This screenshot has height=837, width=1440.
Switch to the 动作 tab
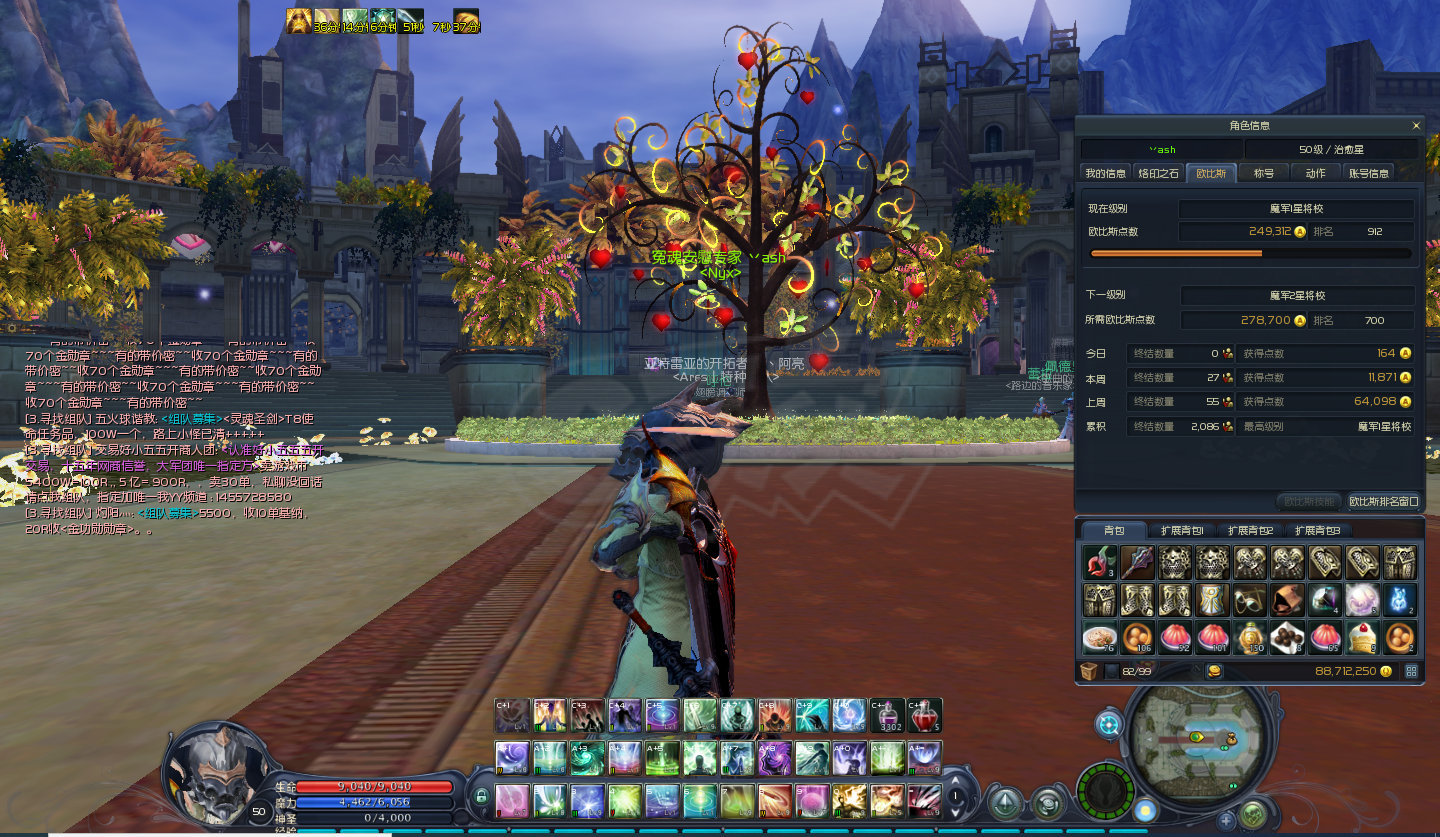[1316, 173]
